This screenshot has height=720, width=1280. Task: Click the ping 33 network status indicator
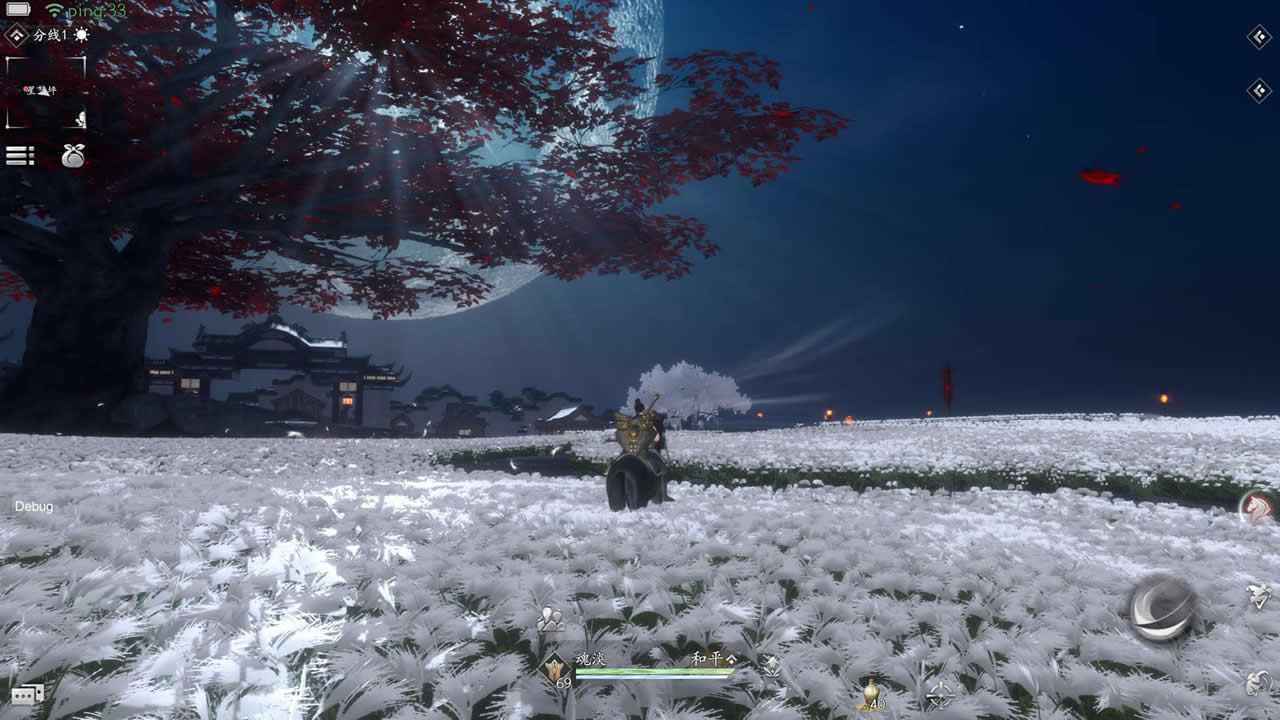pyautogui.click(x=78, y=9)
